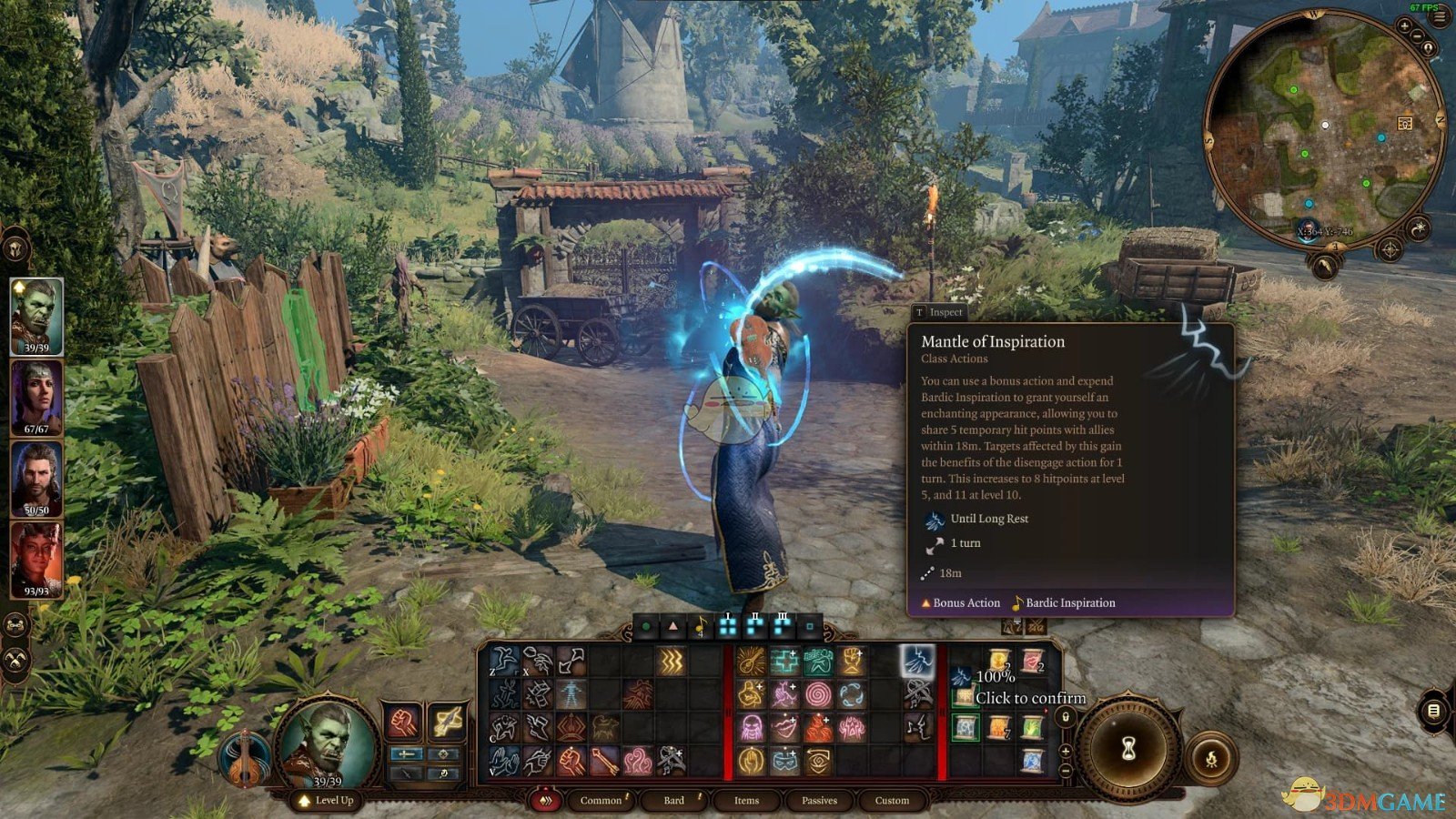The height and width of the screenshot is (819, 1456).
Task: Zoom in the minimap
Action: pos(1404,26)
